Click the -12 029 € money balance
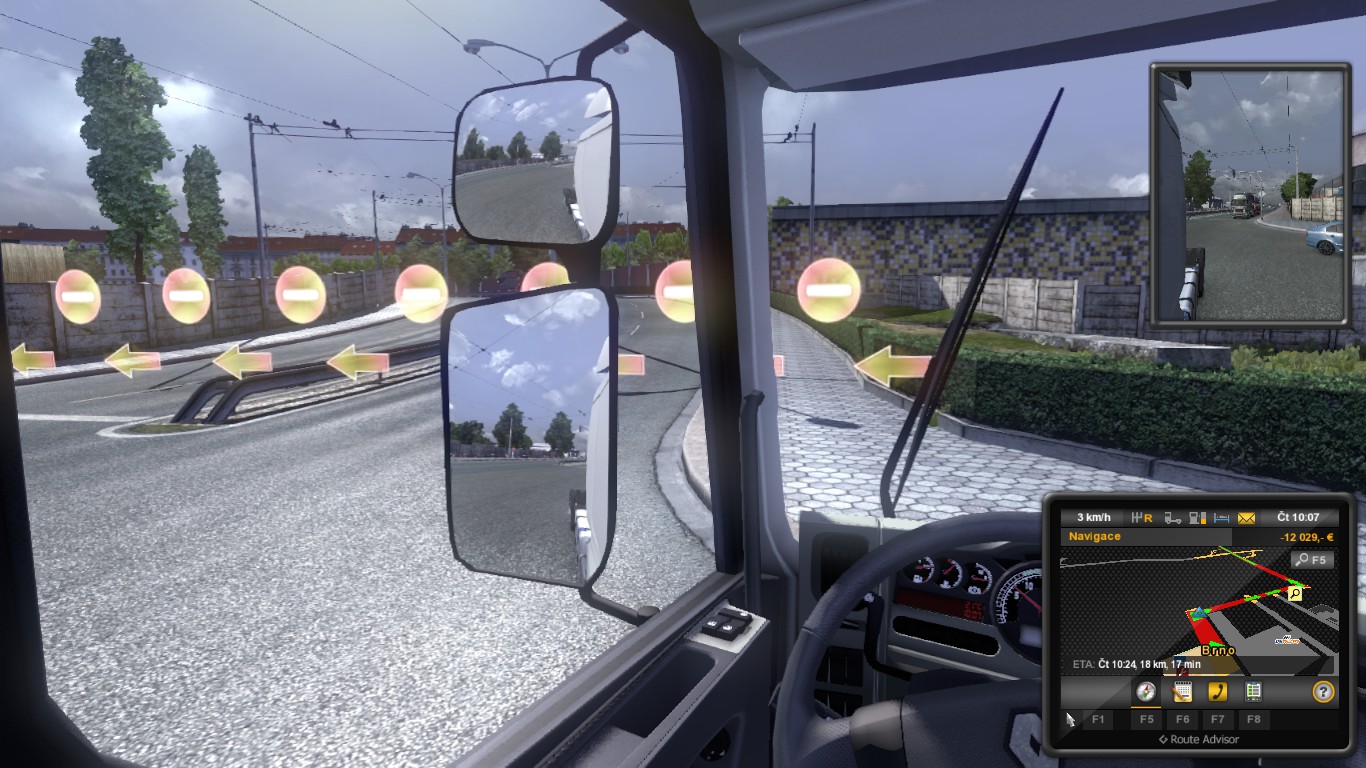The height and width of the screenshot is (768, 1366). point(1308,536)
